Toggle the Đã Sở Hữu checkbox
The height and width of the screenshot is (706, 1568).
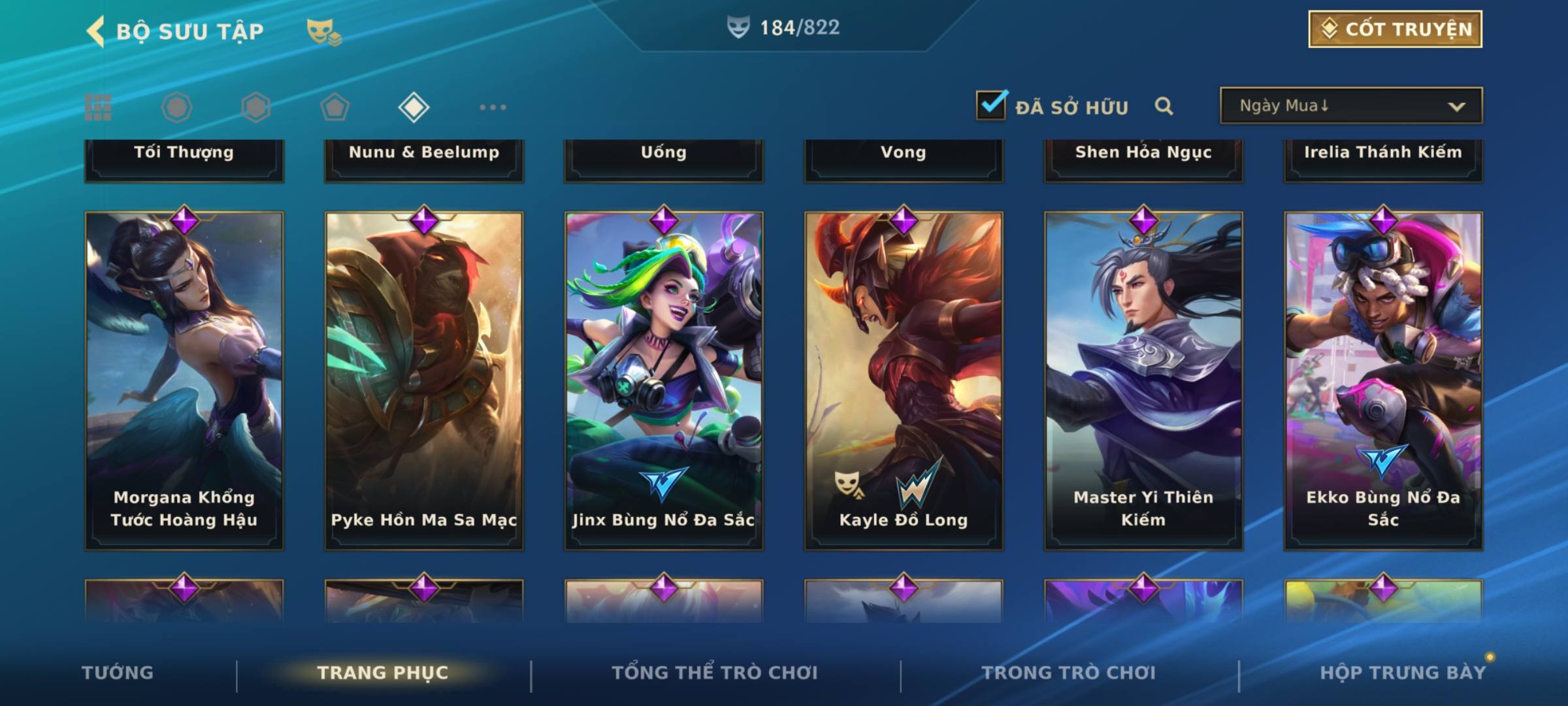click(x=991, y=105)
